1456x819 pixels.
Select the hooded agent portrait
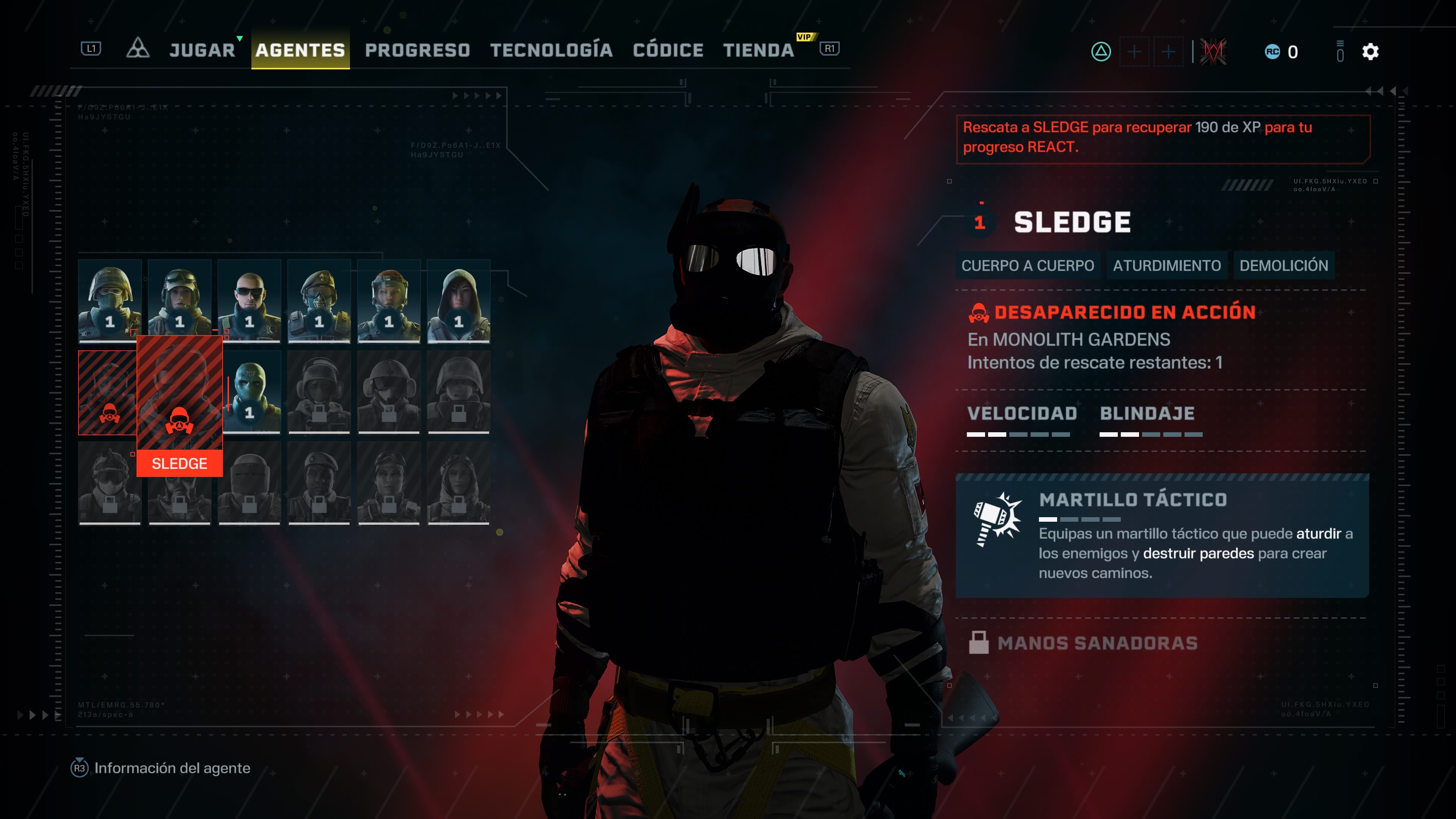(x=458, y=301)
